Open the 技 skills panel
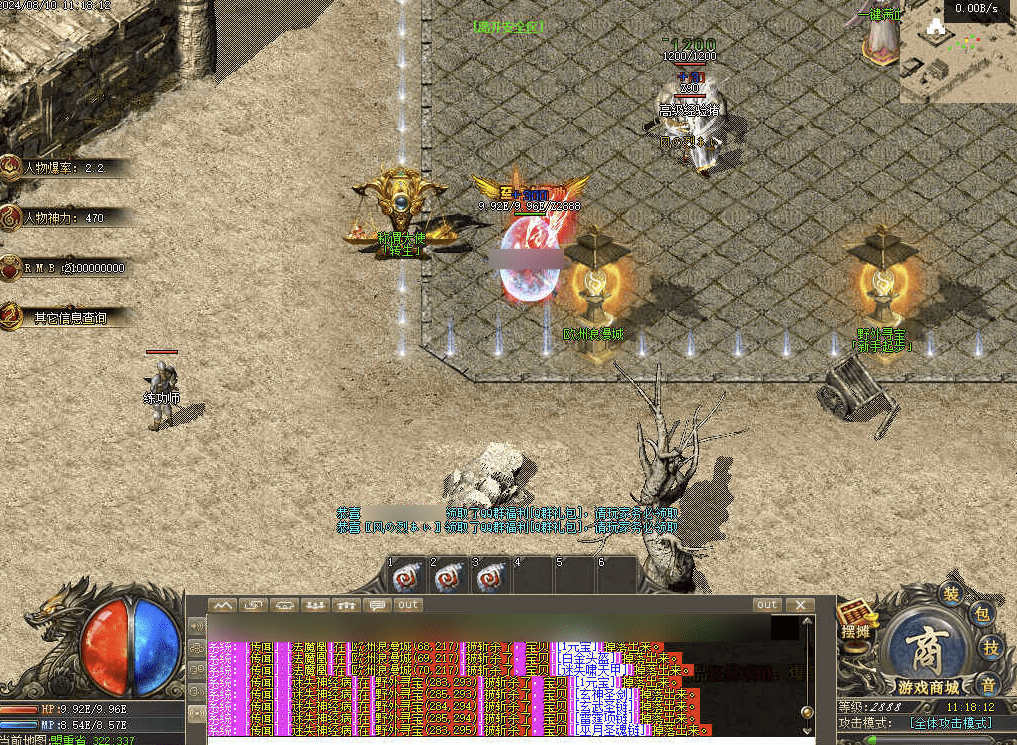Image resolution: width=1017 pixels, height=745 pixels. (x=991, y=647)
